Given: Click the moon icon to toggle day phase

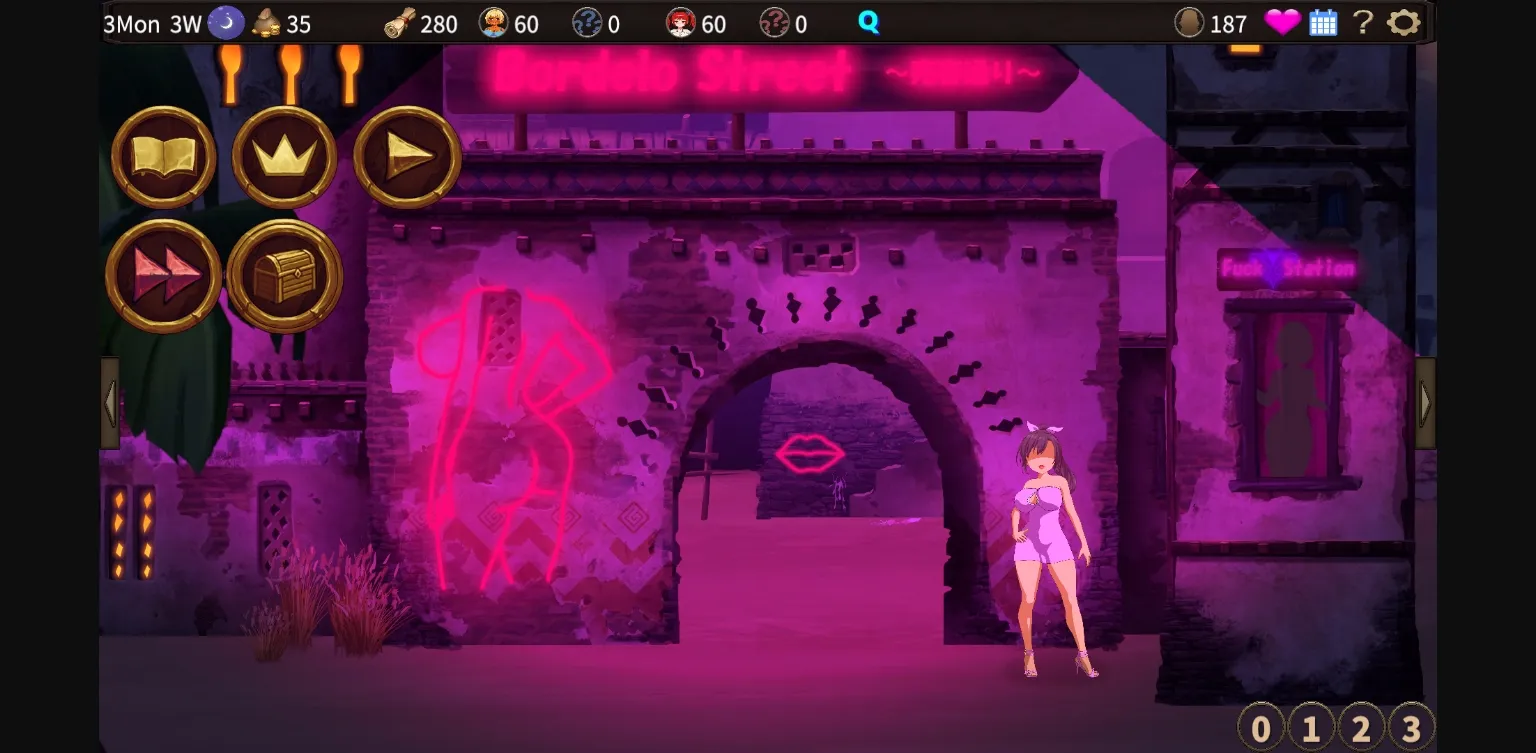Looking at the screenshot, I should pos(225,20).
